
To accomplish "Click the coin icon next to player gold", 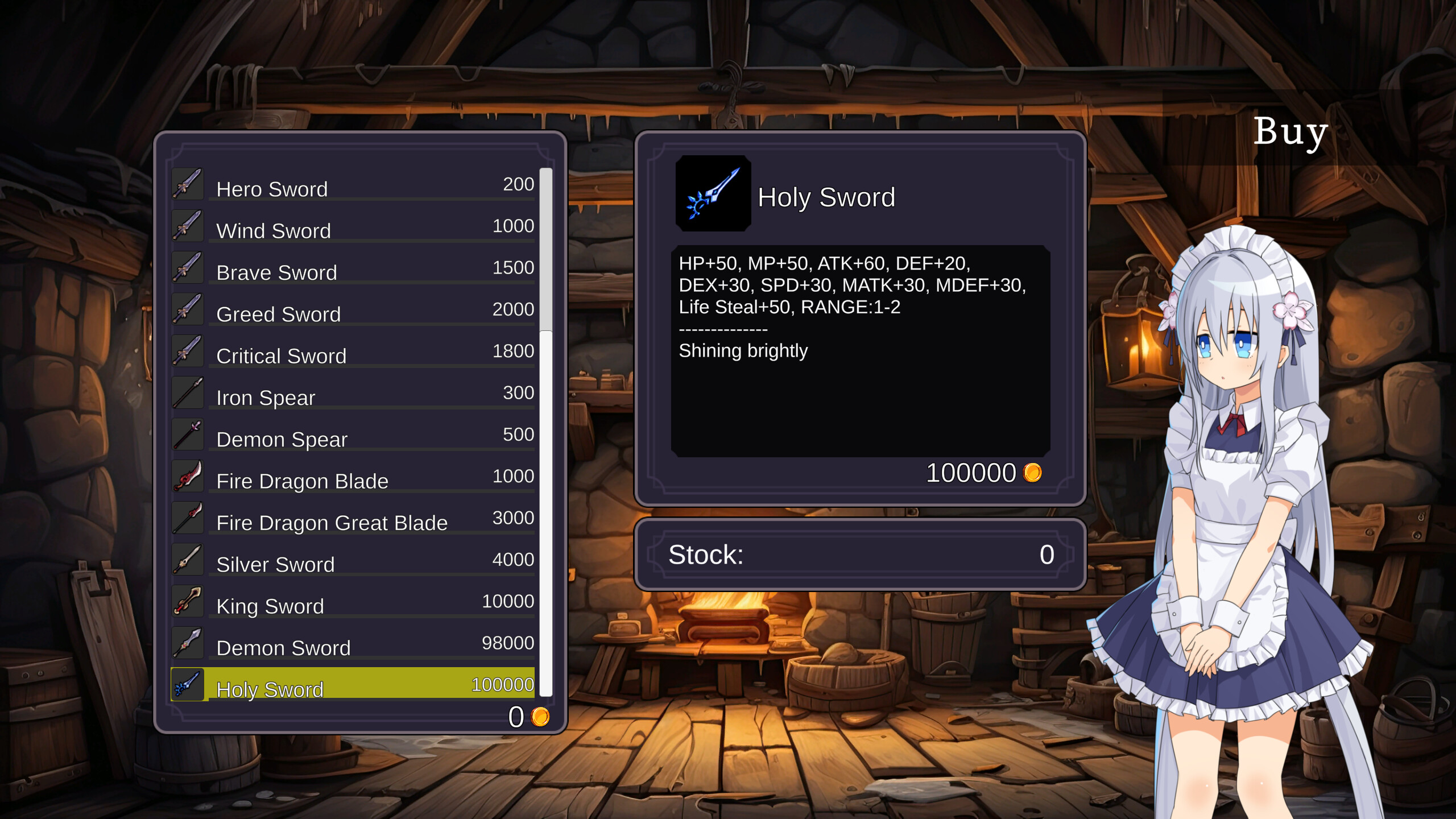I will (x=540, y=718).
